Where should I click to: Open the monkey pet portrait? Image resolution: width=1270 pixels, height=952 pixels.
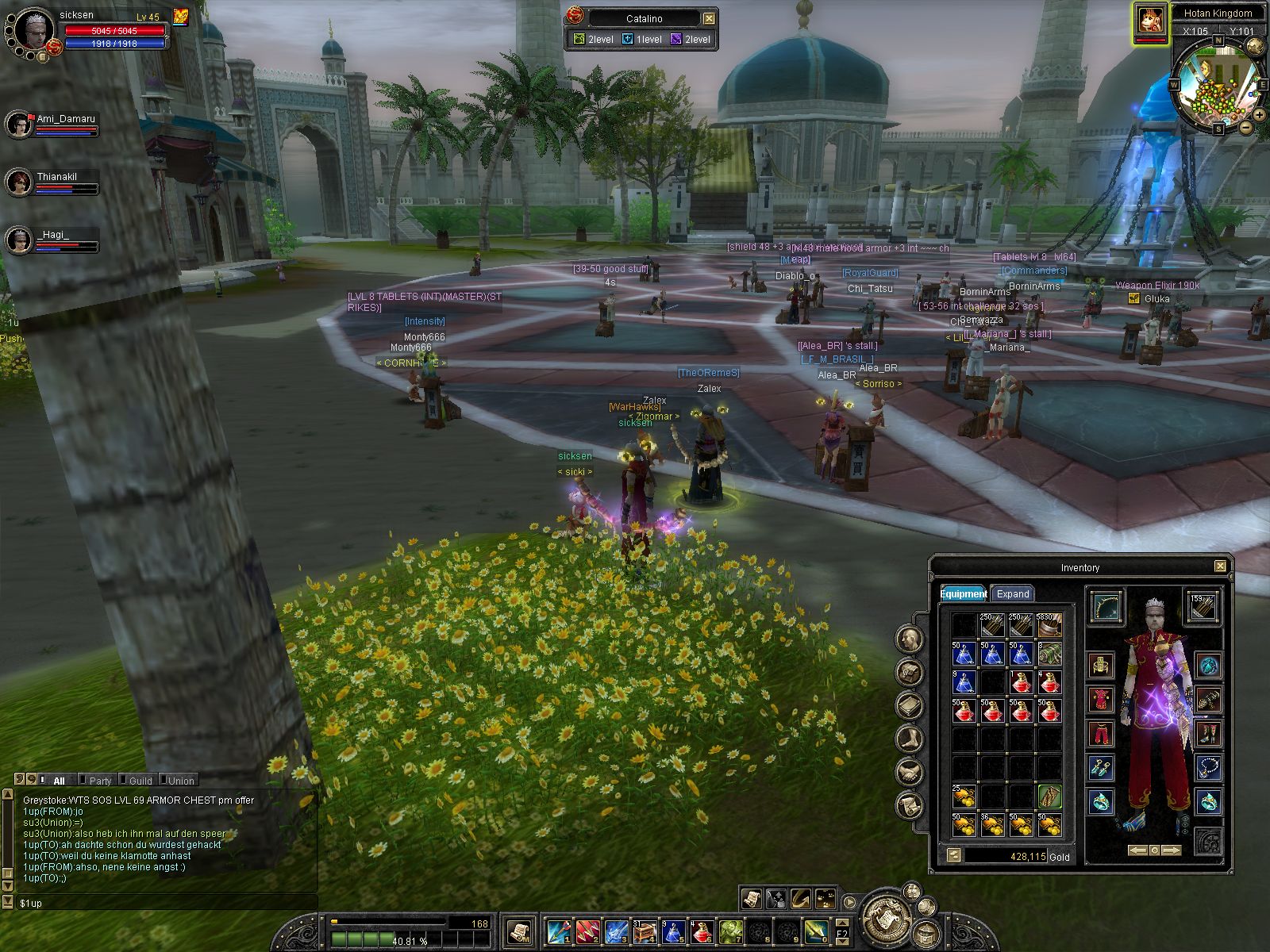[x=1150, y=21]
